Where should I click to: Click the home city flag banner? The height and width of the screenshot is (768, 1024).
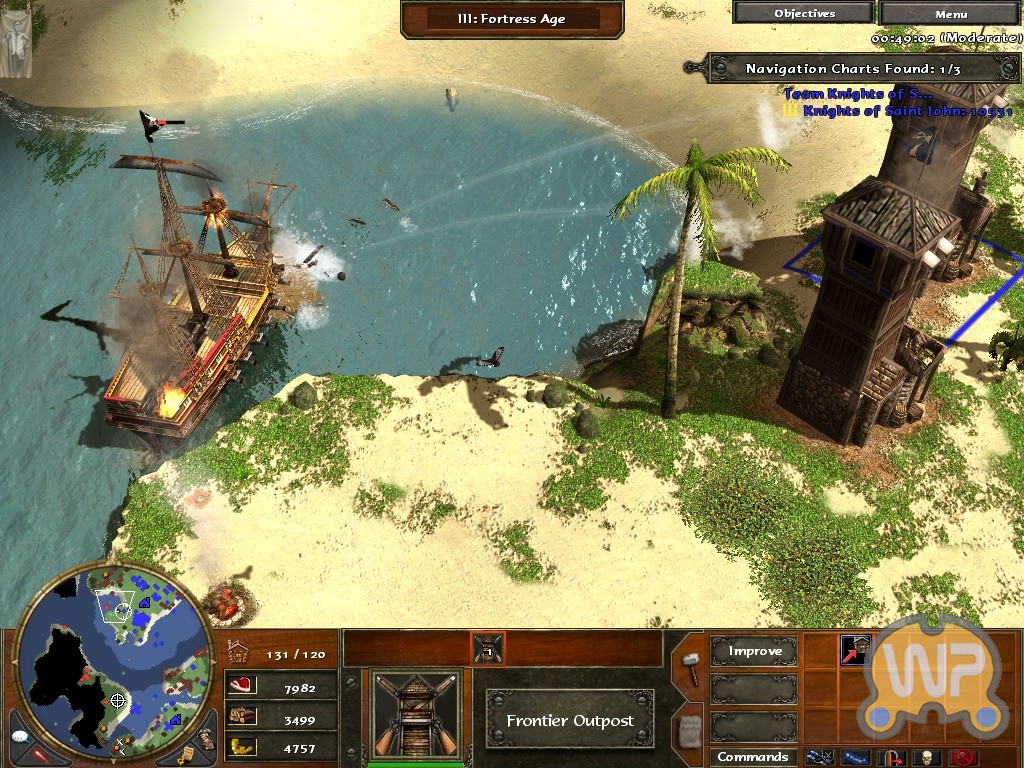(17, 40)
